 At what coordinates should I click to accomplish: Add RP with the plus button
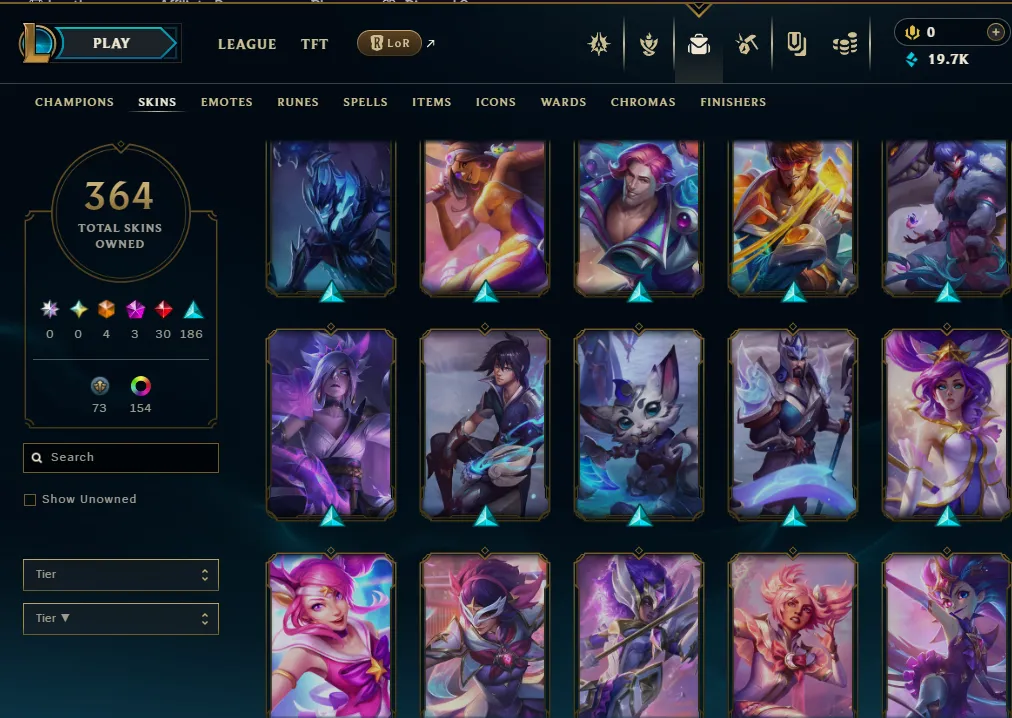995,32
